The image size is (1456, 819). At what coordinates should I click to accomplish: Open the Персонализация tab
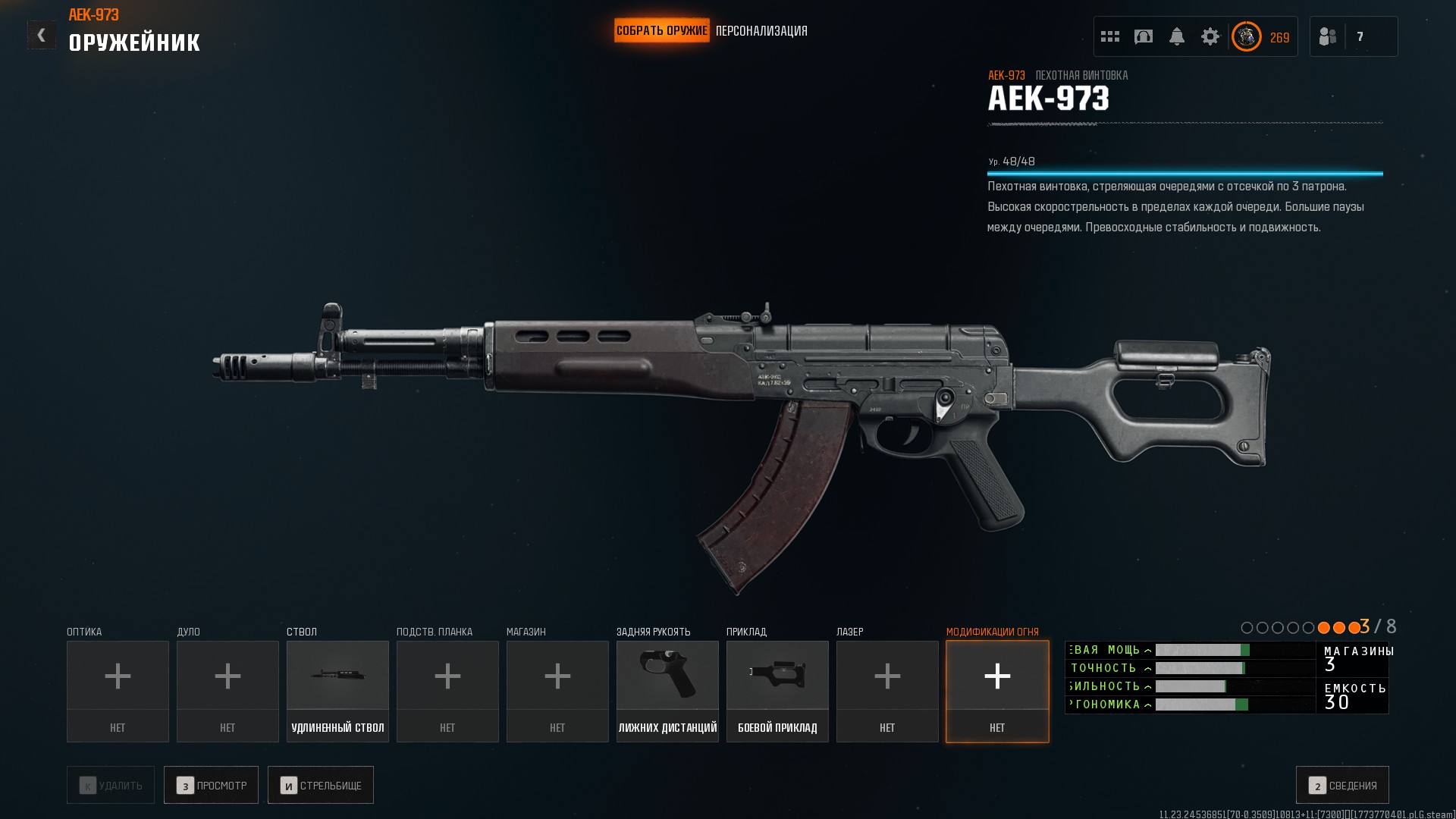tap(761, 31)
